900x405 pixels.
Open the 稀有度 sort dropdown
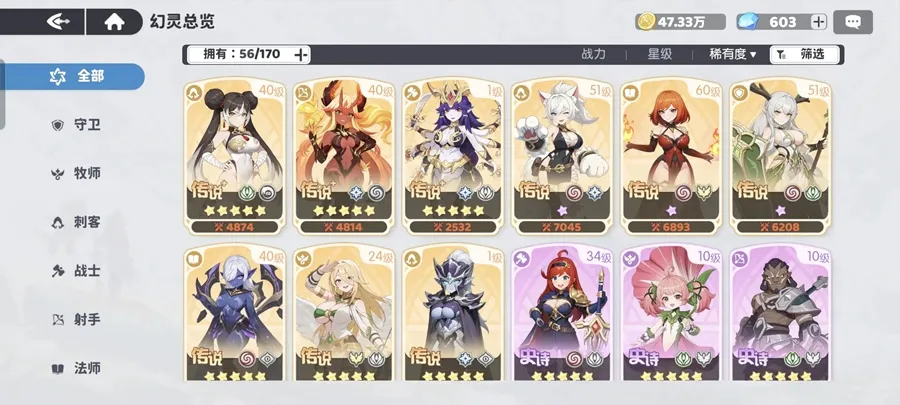pos(732,54)
